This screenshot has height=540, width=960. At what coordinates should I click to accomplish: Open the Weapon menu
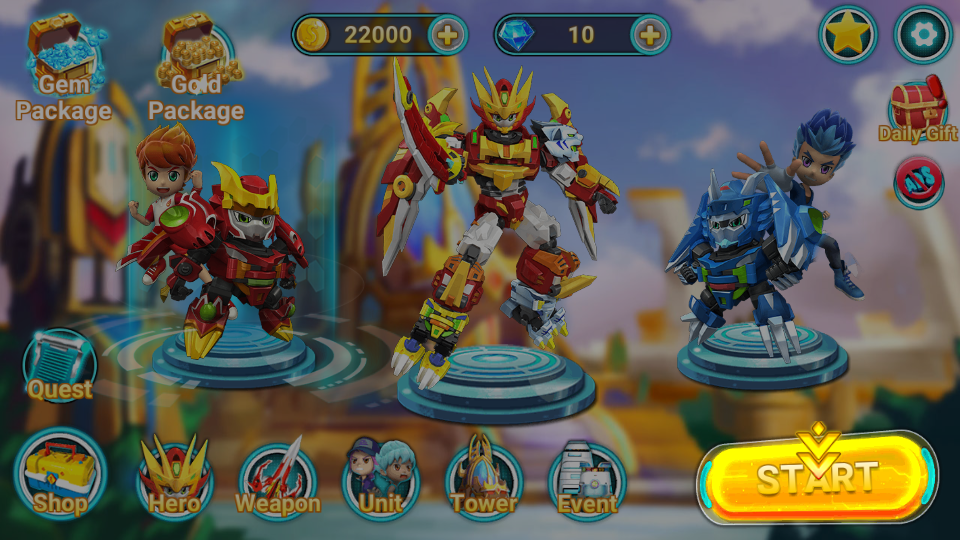click(278, 480)
